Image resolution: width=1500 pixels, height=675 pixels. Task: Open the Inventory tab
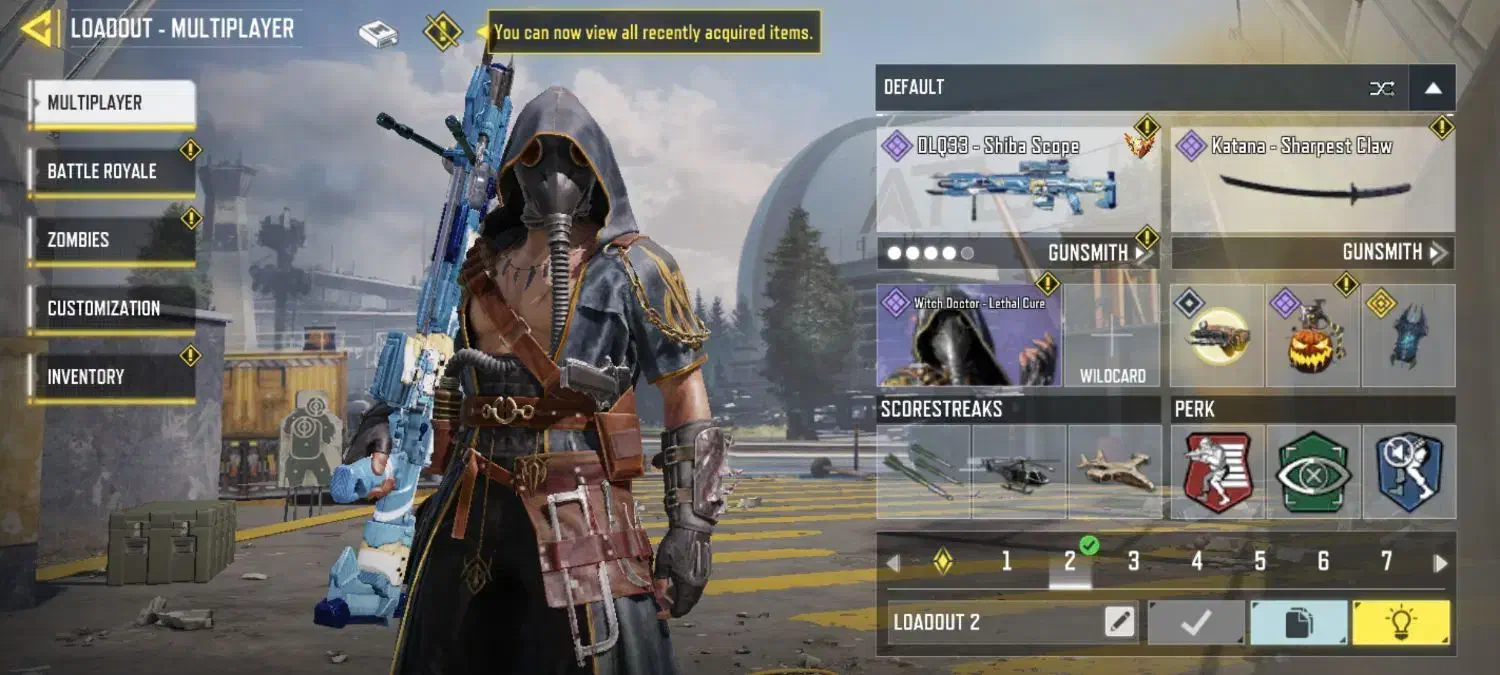click(x=111, y=377)
